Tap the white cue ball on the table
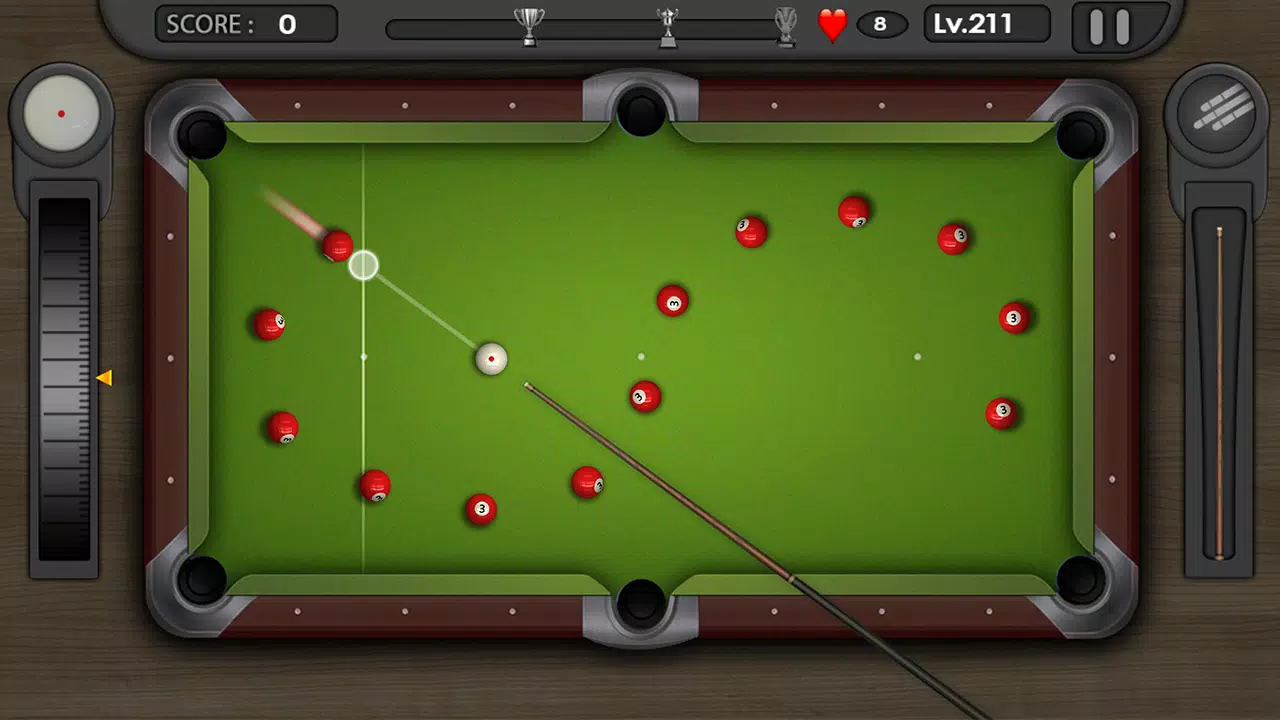 pos(491,359)
